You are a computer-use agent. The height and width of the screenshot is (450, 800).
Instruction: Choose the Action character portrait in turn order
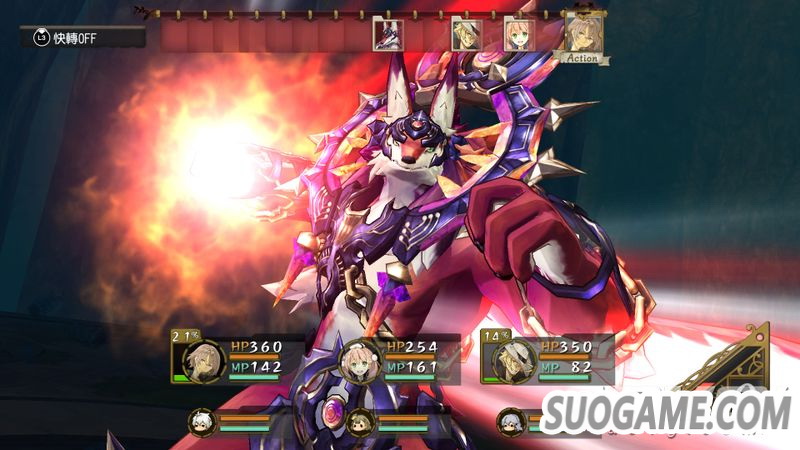click(583, 35)
